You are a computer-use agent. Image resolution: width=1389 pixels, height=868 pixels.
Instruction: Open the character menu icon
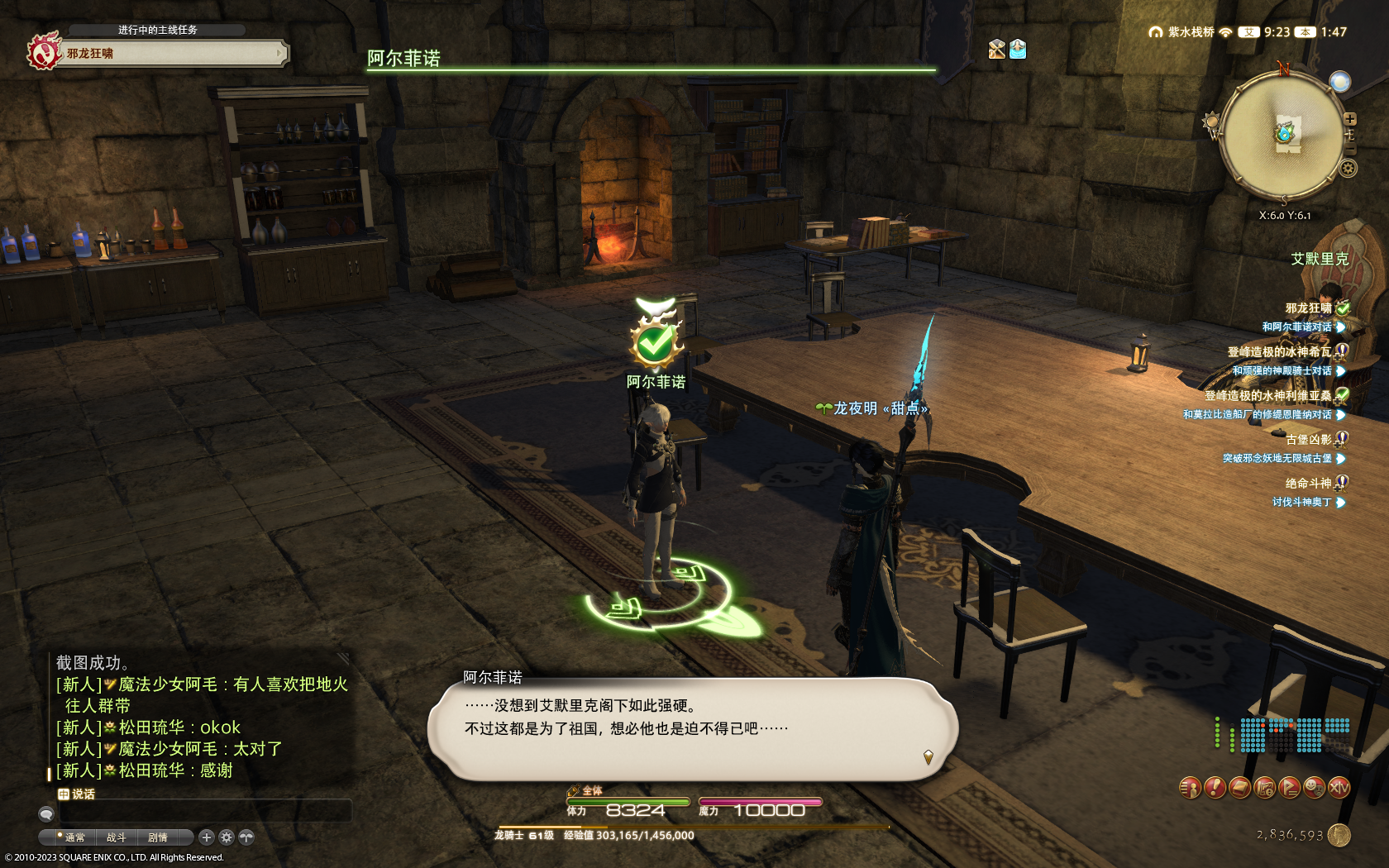coord(1190,788)
